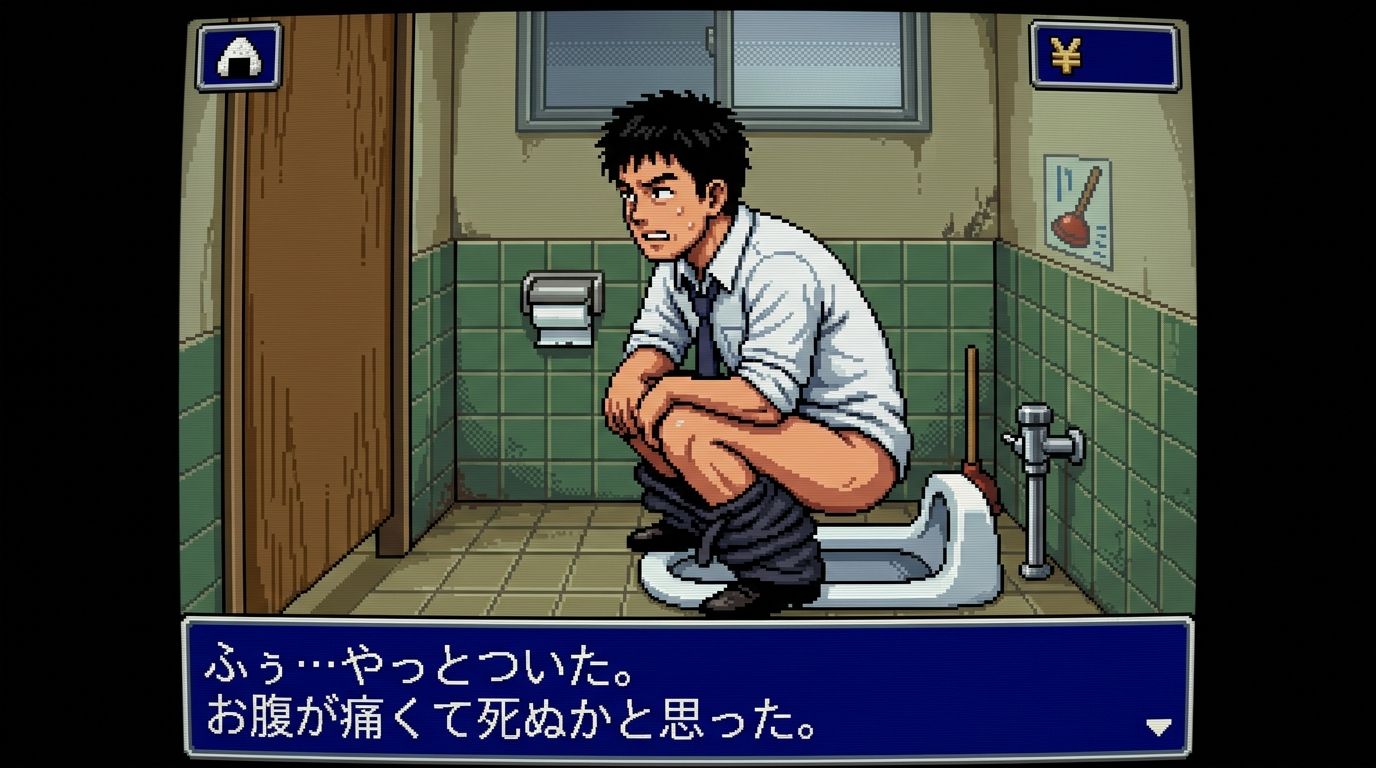Open the onigiri rice ball menu icon
Screen dimensions: 1376x768
point(239,57)
